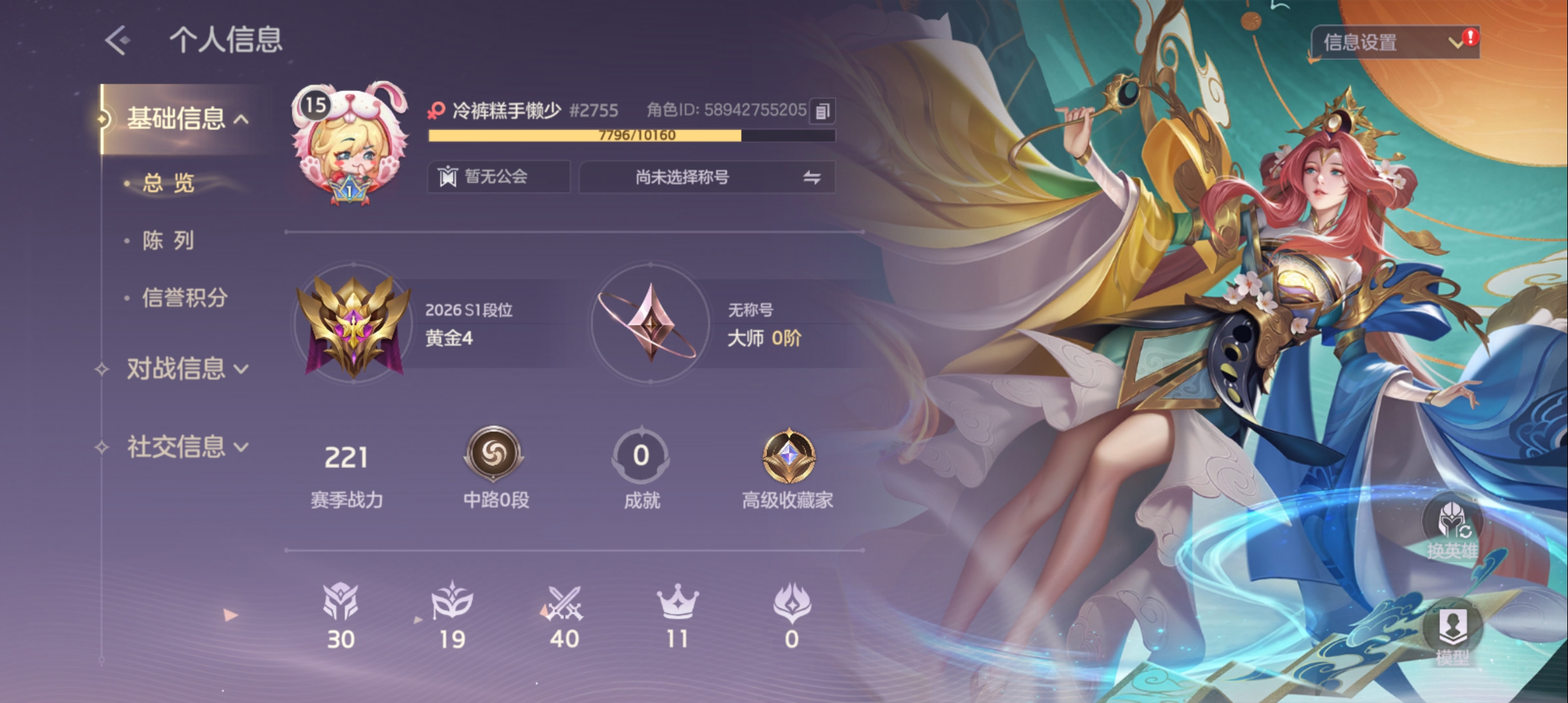
Task: Copy the character ID with the copy icon
Action: 822,111
